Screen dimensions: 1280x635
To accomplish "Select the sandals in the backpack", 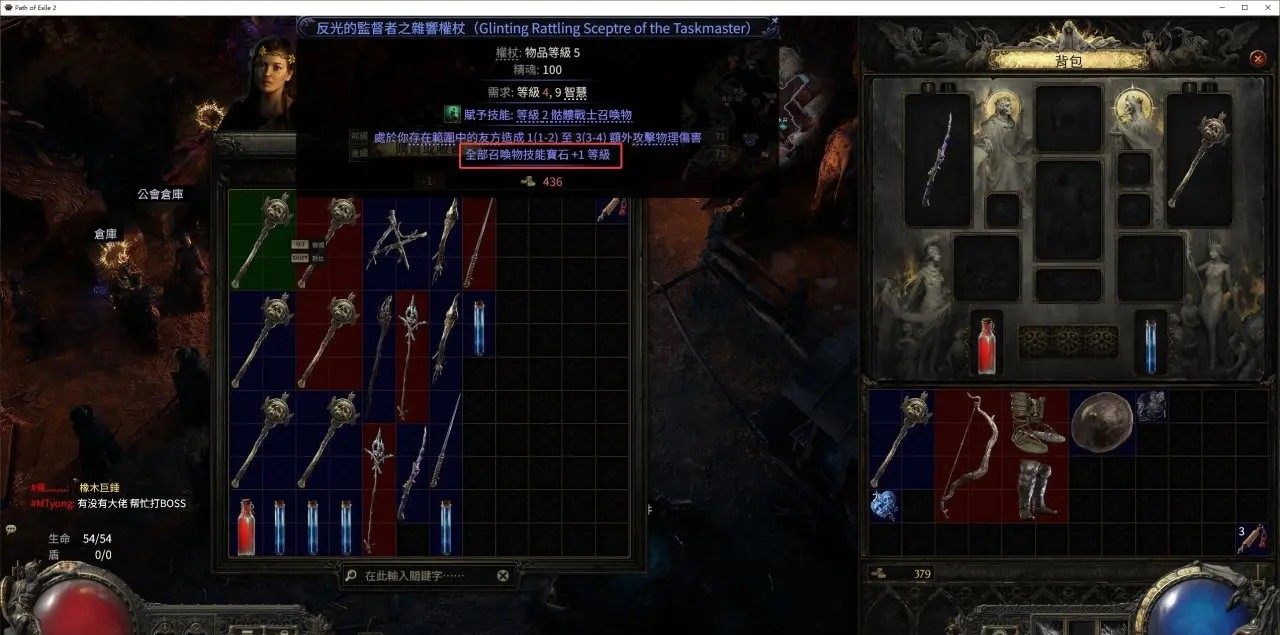I will 1034,420.
